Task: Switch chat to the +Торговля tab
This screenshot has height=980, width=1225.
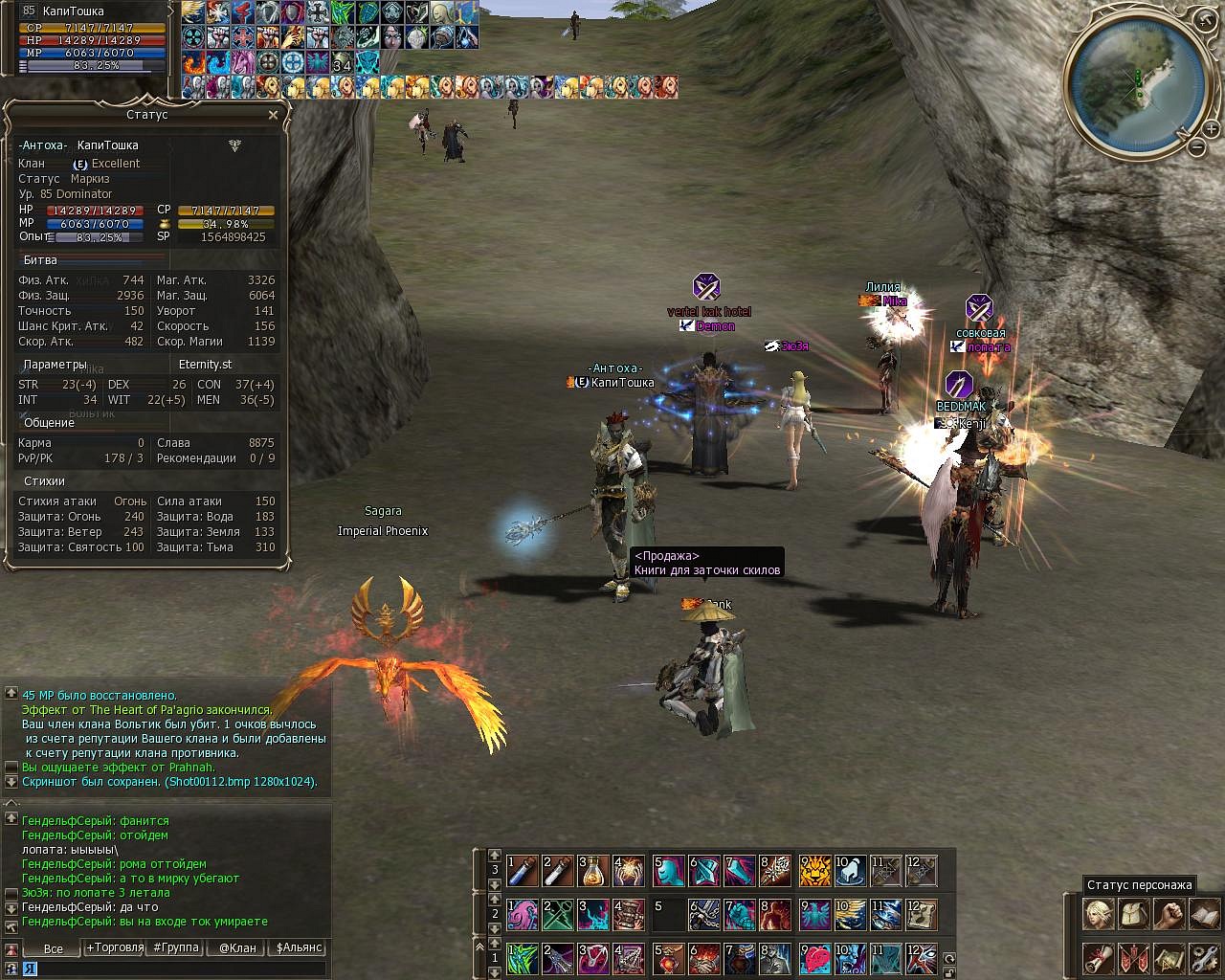Action: pos(115,947)
